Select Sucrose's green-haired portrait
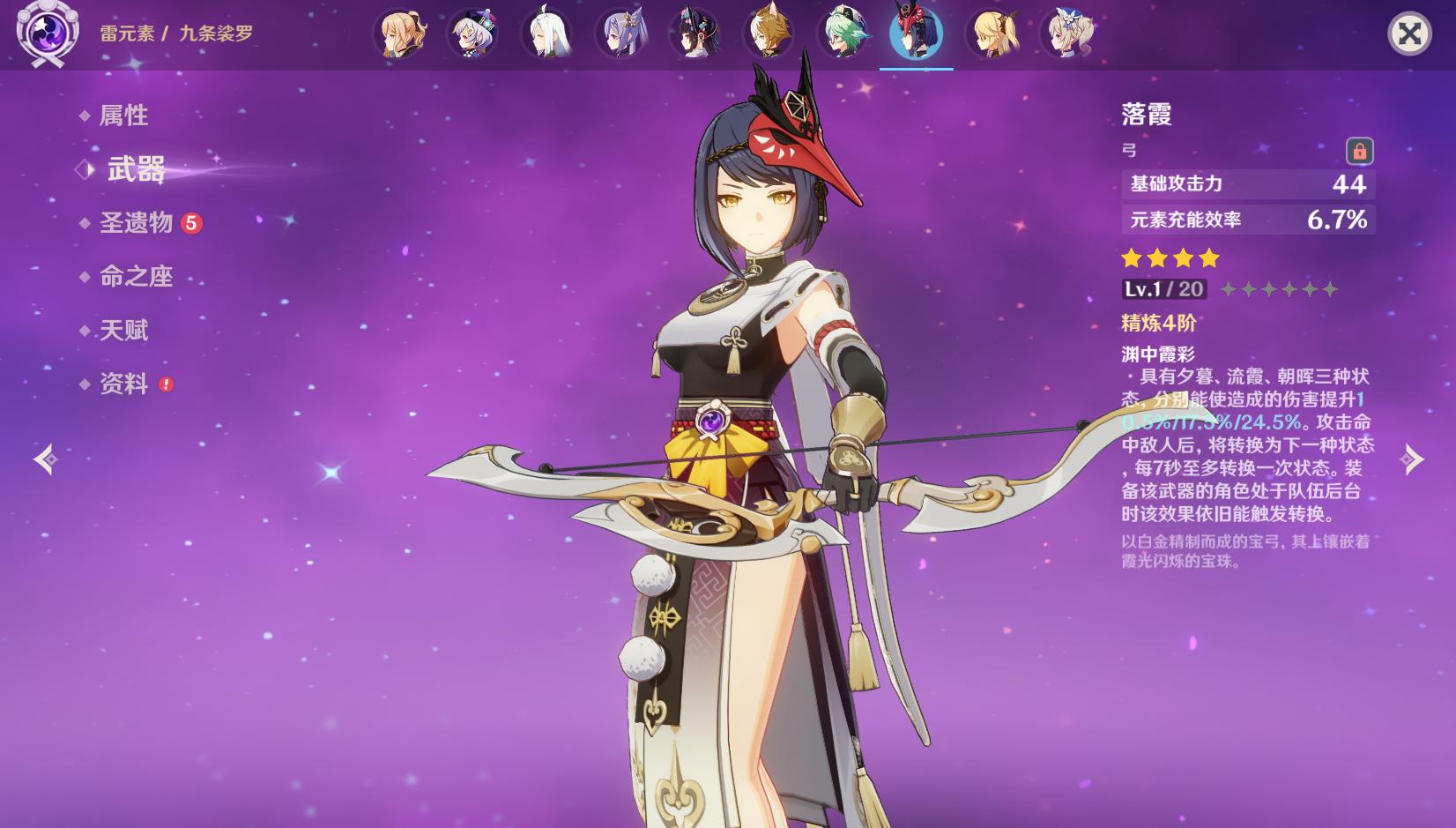The image size is (1456, 828). pyautogui.click(x=843, y=34)
